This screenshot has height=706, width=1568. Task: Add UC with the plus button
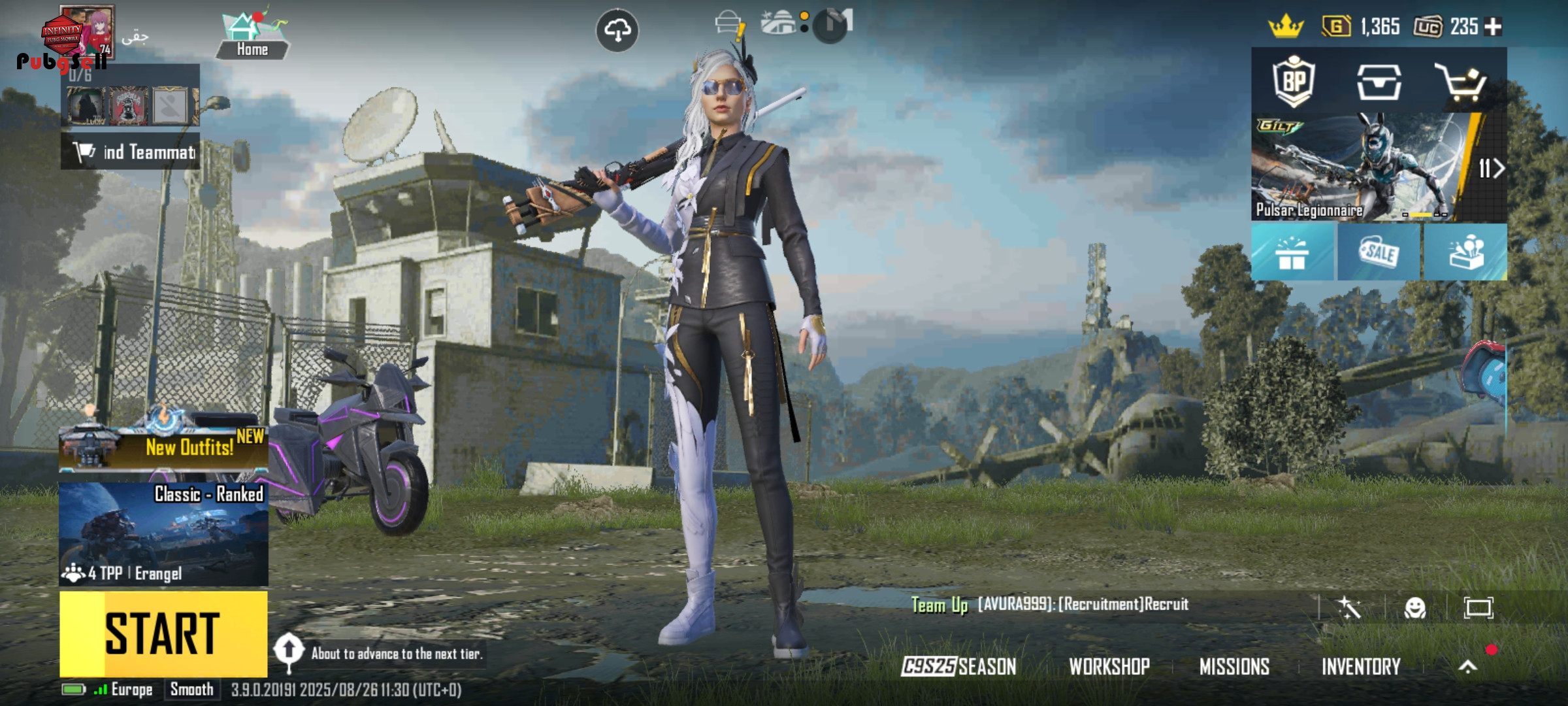(x=1494, y=27)
